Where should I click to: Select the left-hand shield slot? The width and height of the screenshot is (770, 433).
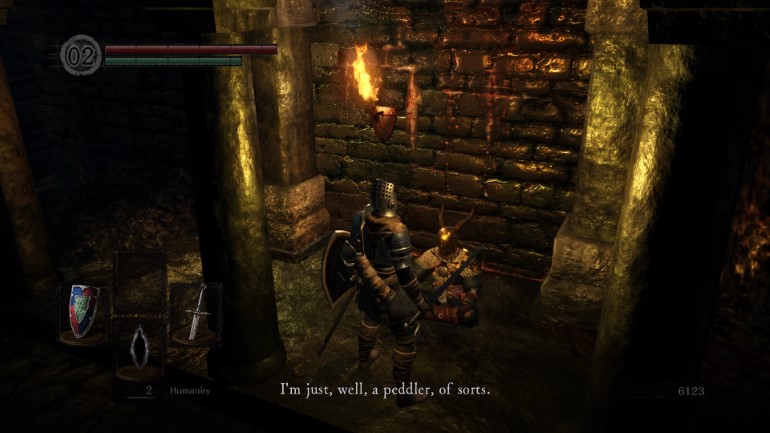[83, 312]
